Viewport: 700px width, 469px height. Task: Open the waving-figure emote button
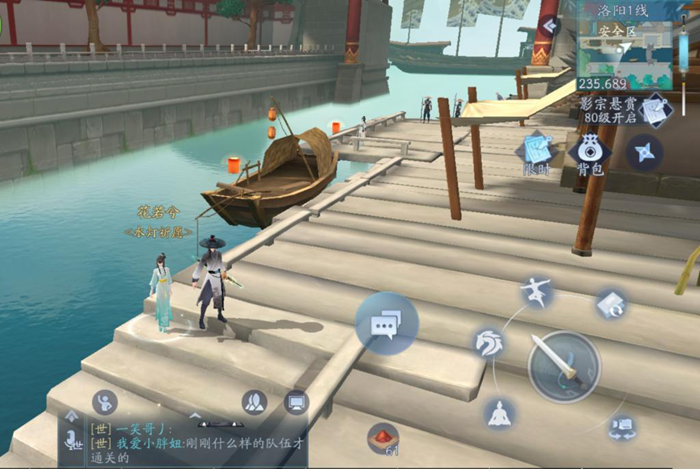click(x=104, y=402)
